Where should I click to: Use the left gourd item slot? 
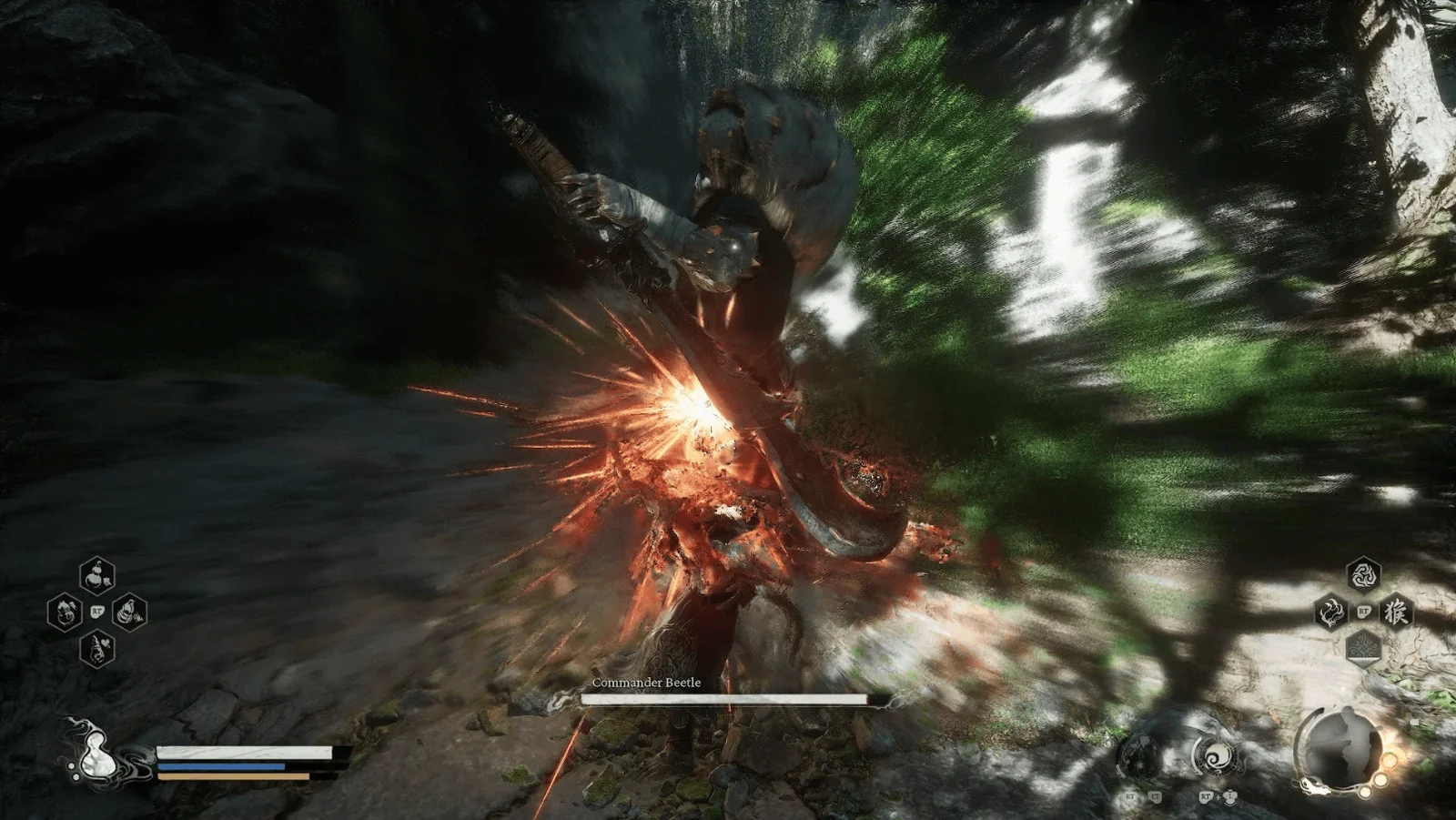click(65, 612)
